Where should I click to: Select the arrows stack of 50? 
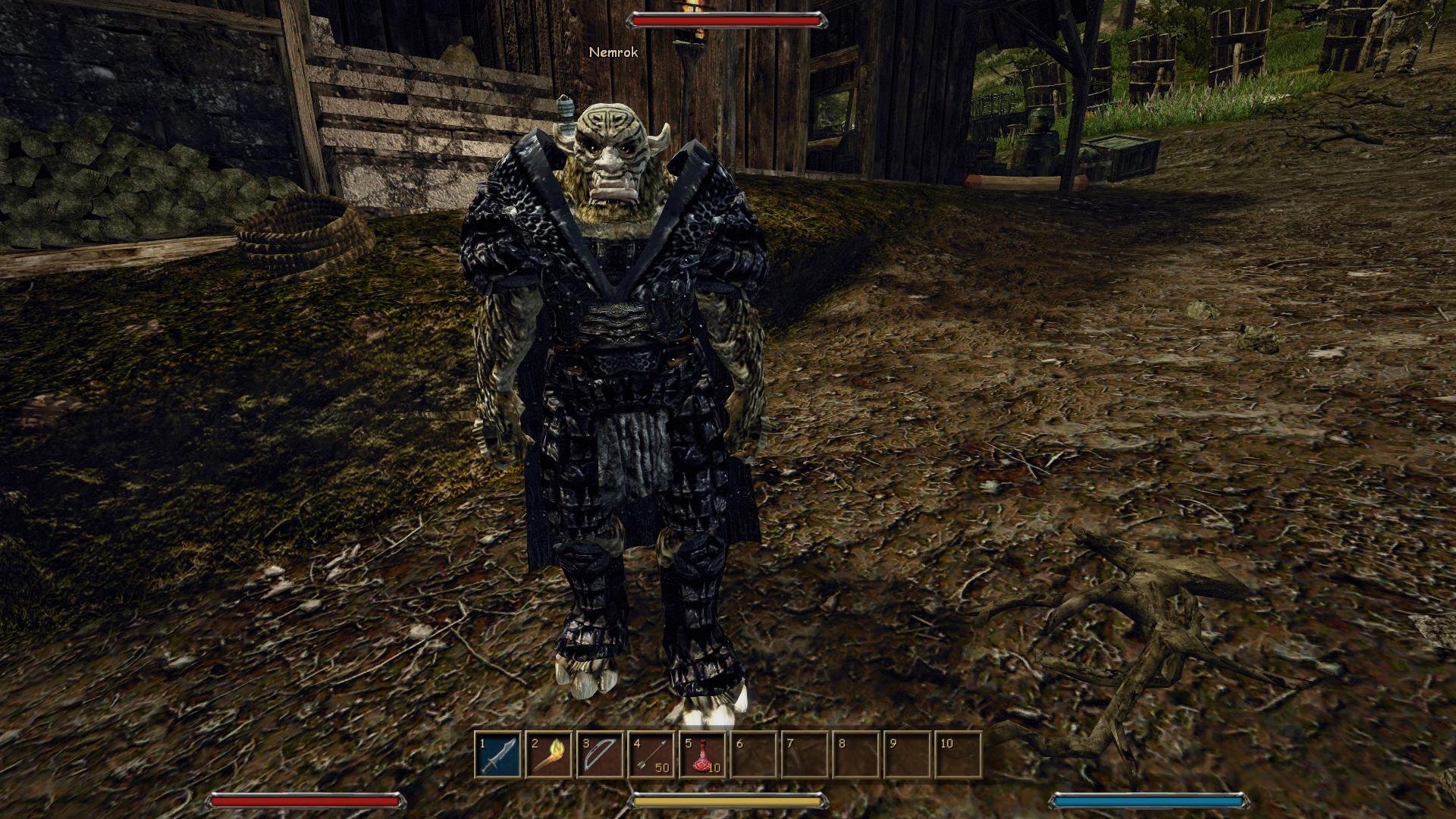pyautogui.click(x=651, y=755)
